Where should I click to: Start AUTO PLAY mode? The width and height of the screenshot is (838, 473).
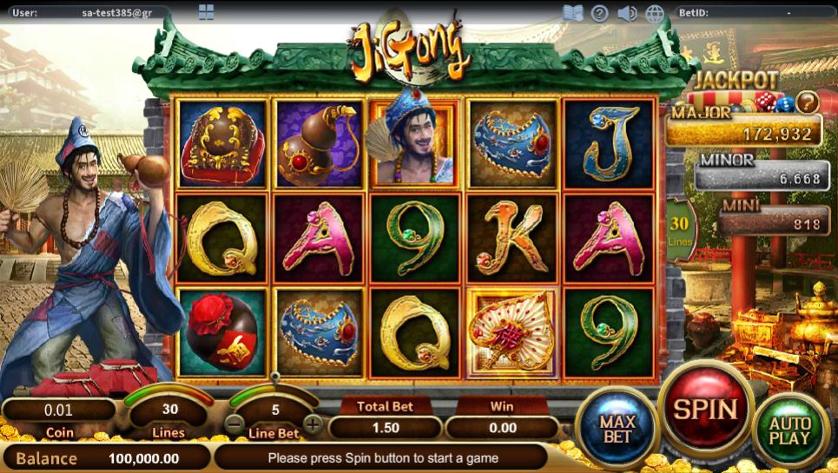point(789,430)
